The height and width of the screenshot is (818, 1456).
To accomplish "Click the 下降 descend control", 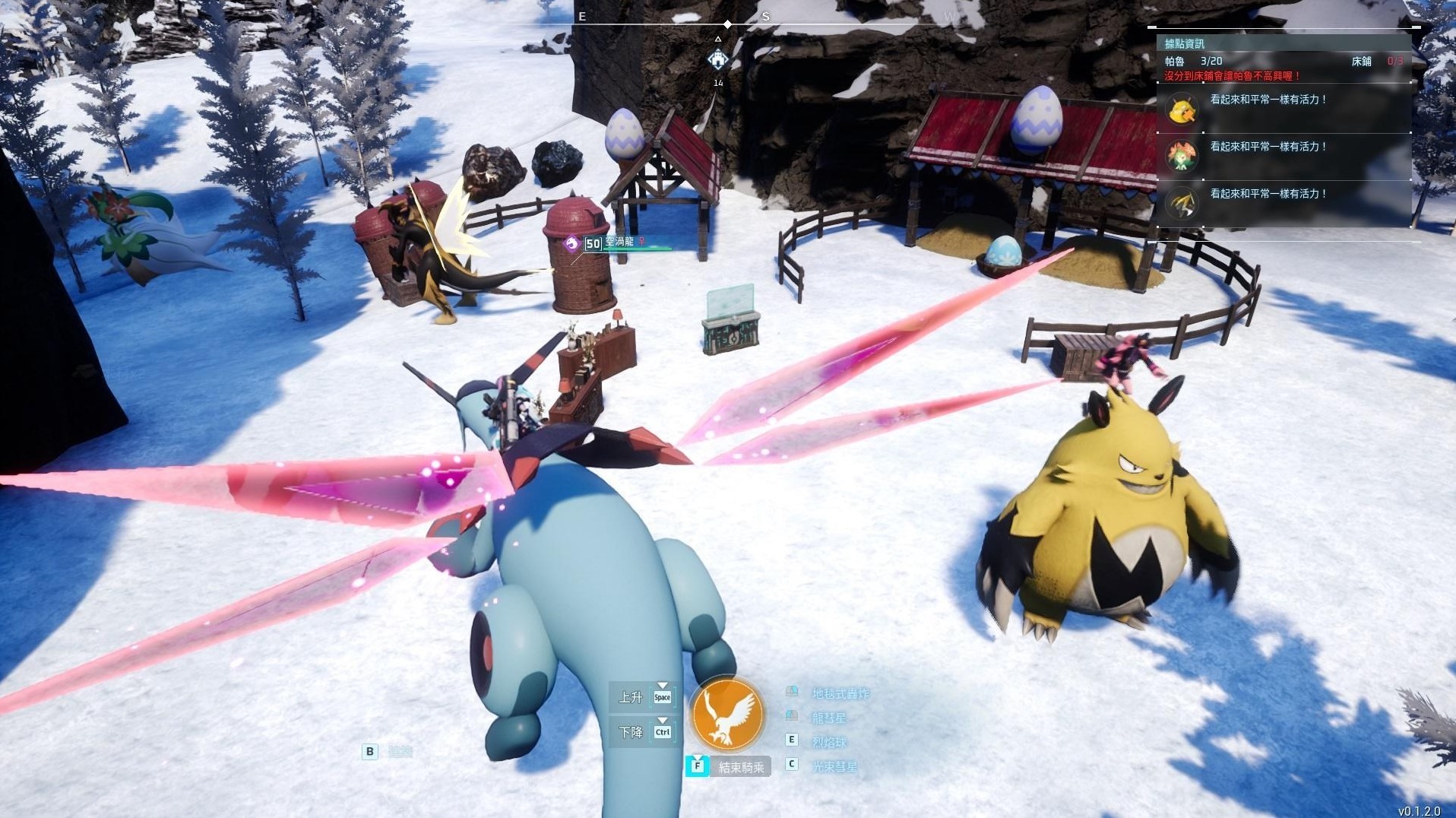I will (x=642, y=732).
